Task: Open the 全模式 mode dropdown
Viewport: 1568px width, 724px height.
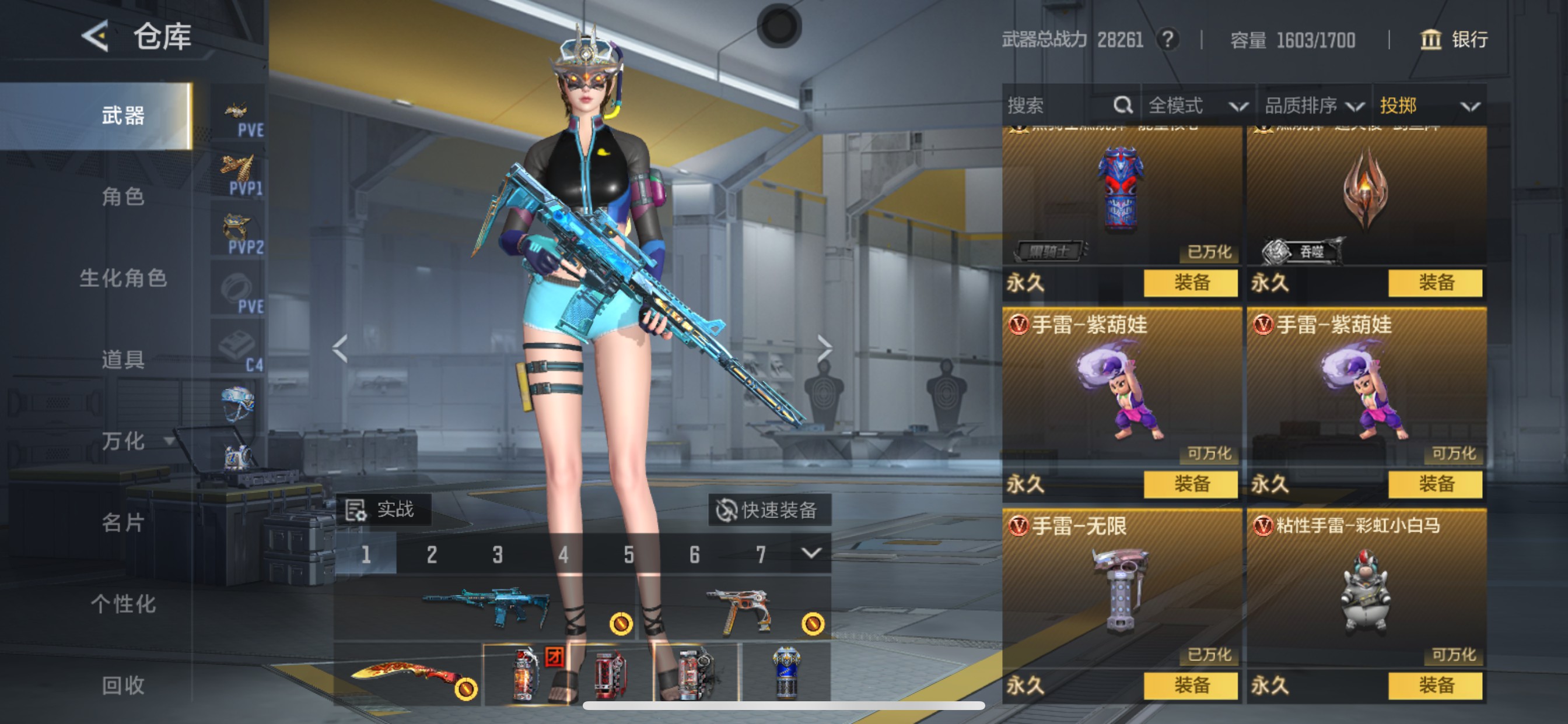Action: coord(1196,106)
